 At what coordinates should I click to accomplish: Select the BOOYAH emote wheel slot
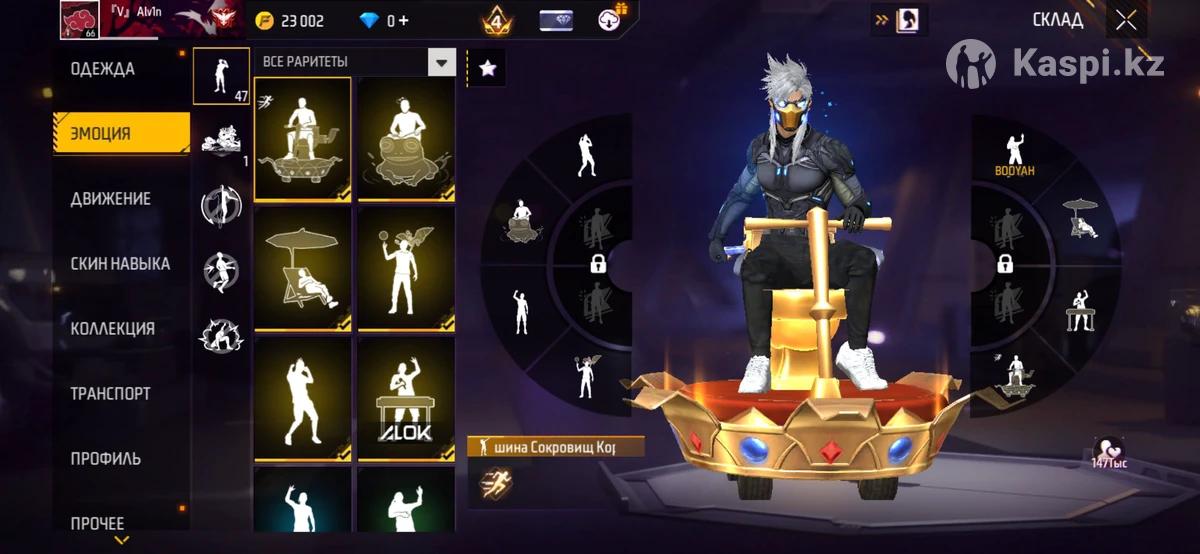click(x=1014, y=155)
